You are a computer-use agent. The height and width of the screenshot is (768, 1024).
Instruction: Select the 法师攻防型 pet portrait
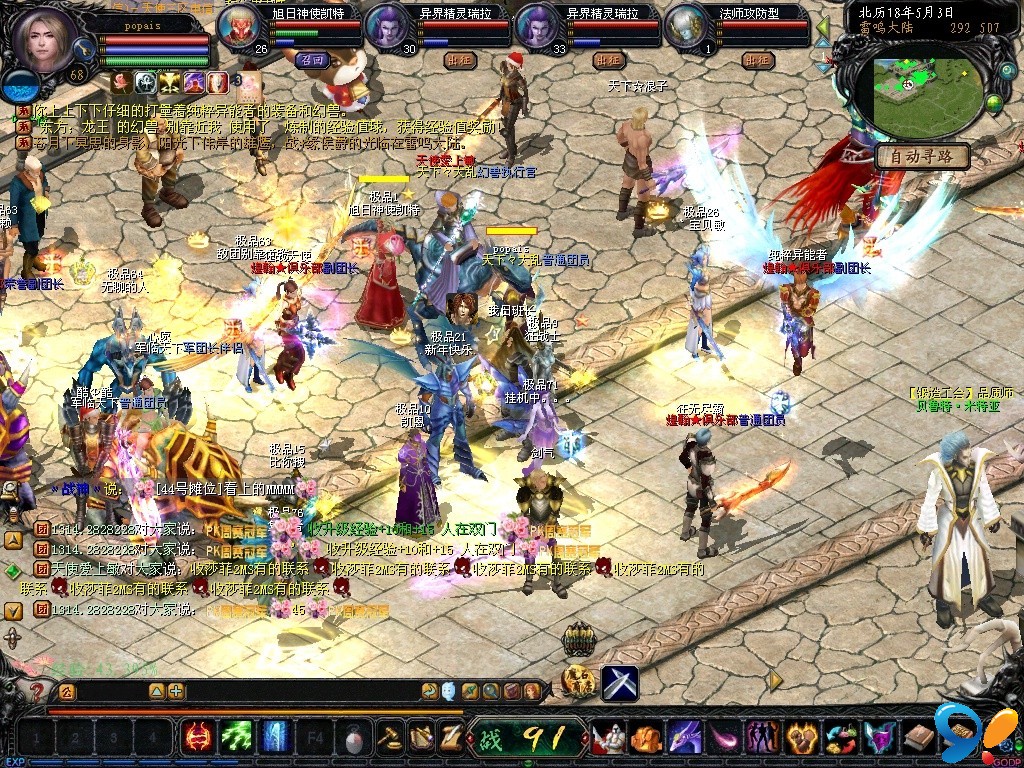686,26
